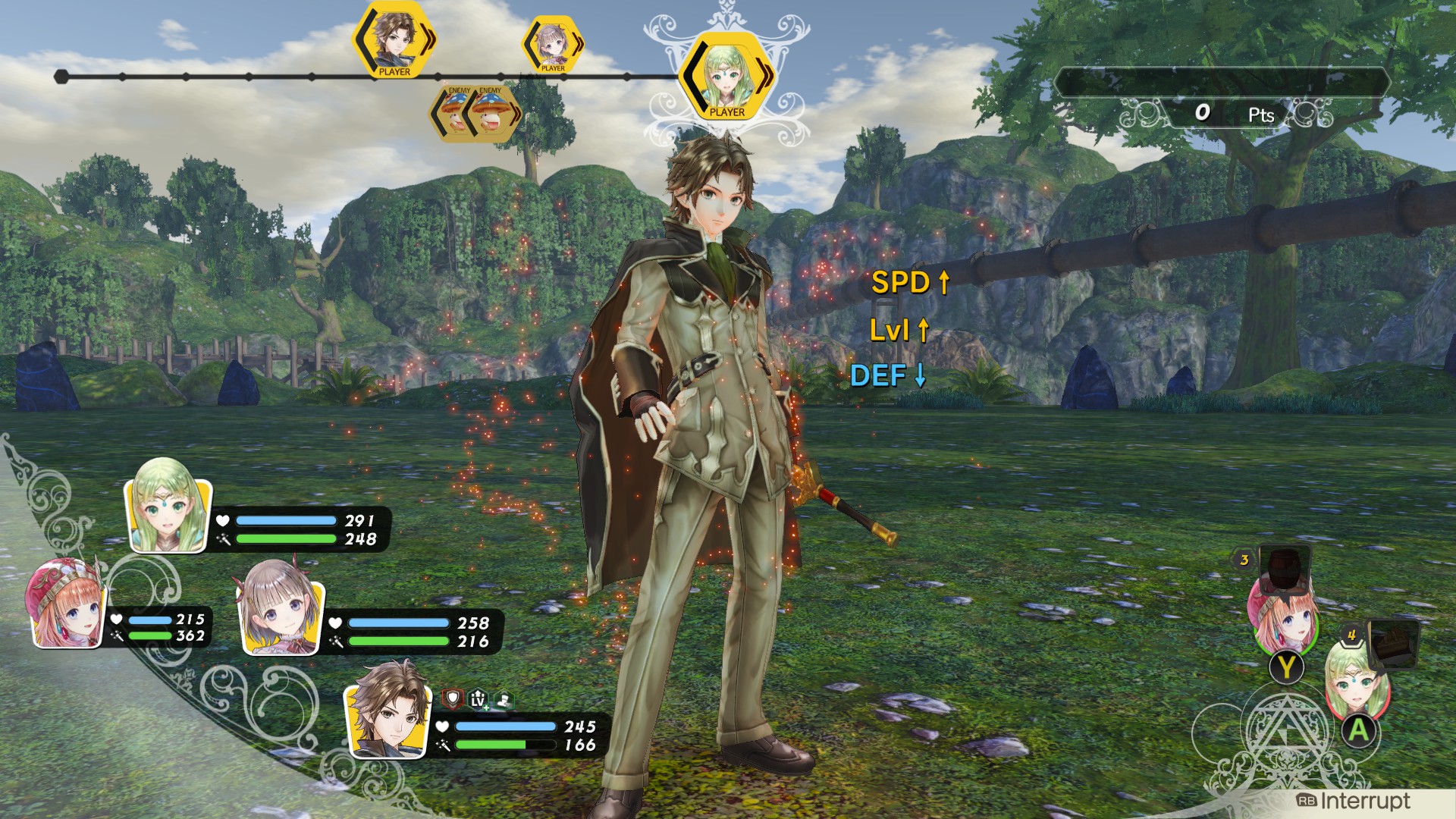Viewport: 1456px width, 819px height.
Task: Toggle the Y follow-up action prompt
Action: tap(1286, 667)
